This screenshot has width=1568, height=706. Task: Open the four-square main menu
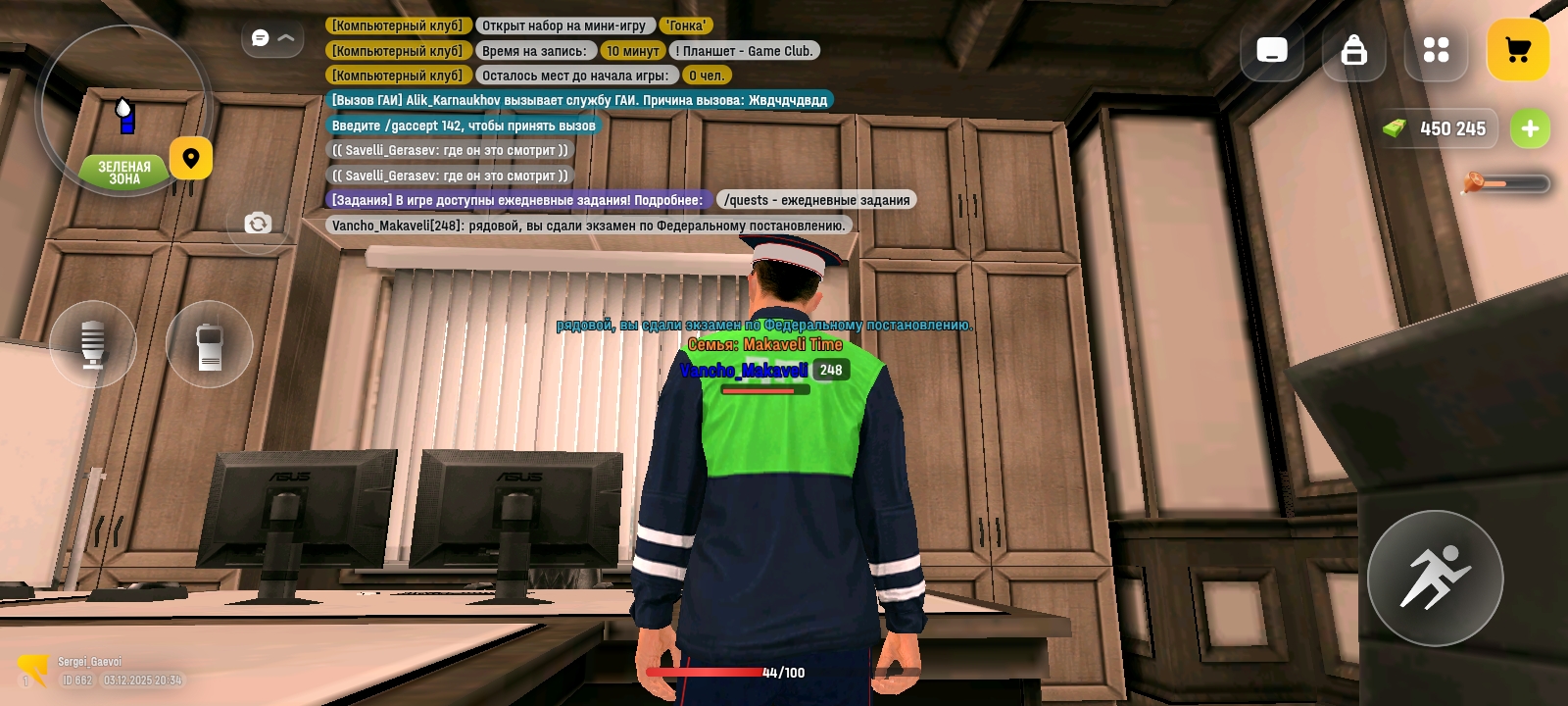click(x=1436, y=50)
